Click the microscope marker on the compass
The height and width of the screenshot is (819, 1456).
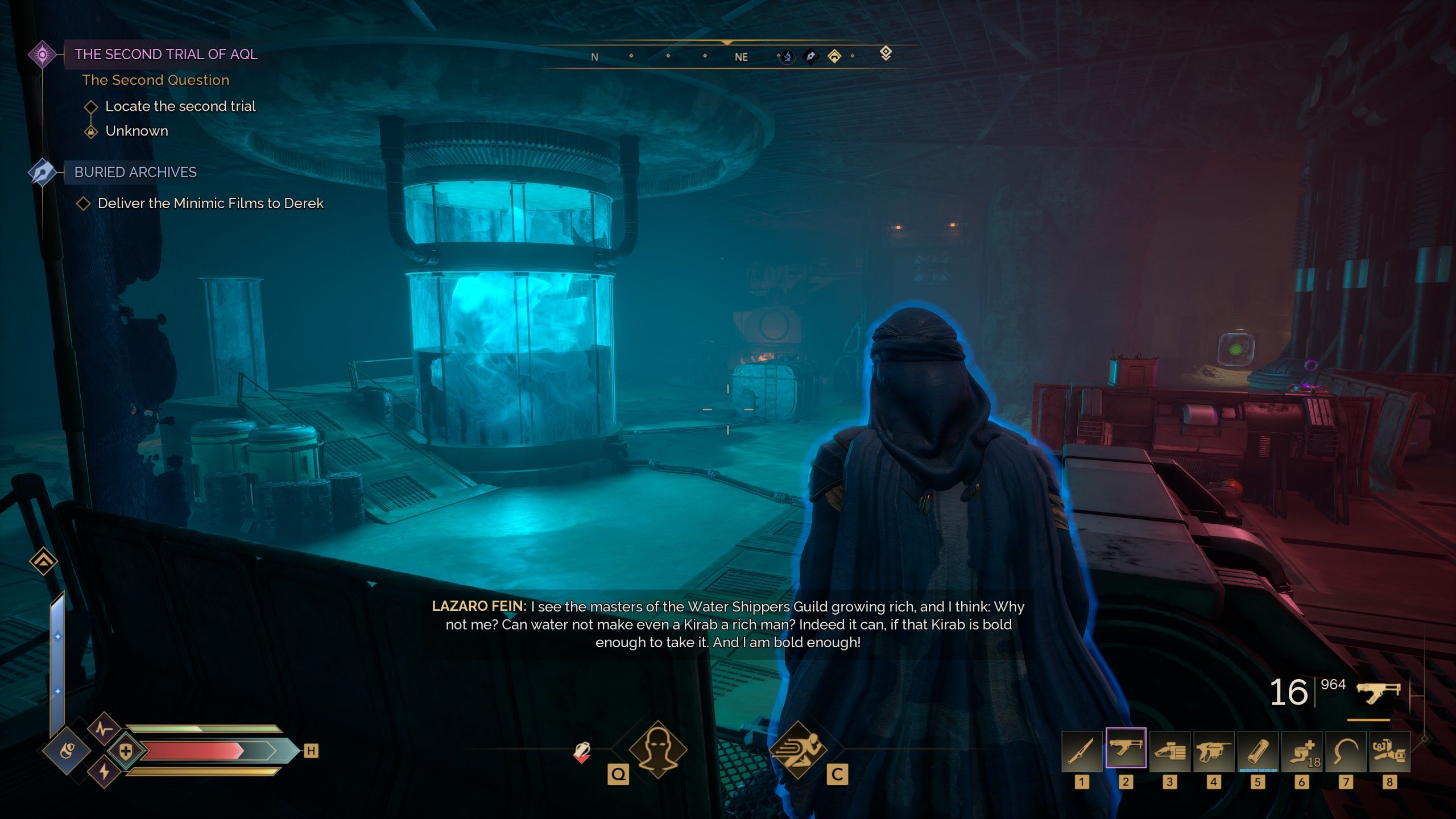tap(787, 56)
